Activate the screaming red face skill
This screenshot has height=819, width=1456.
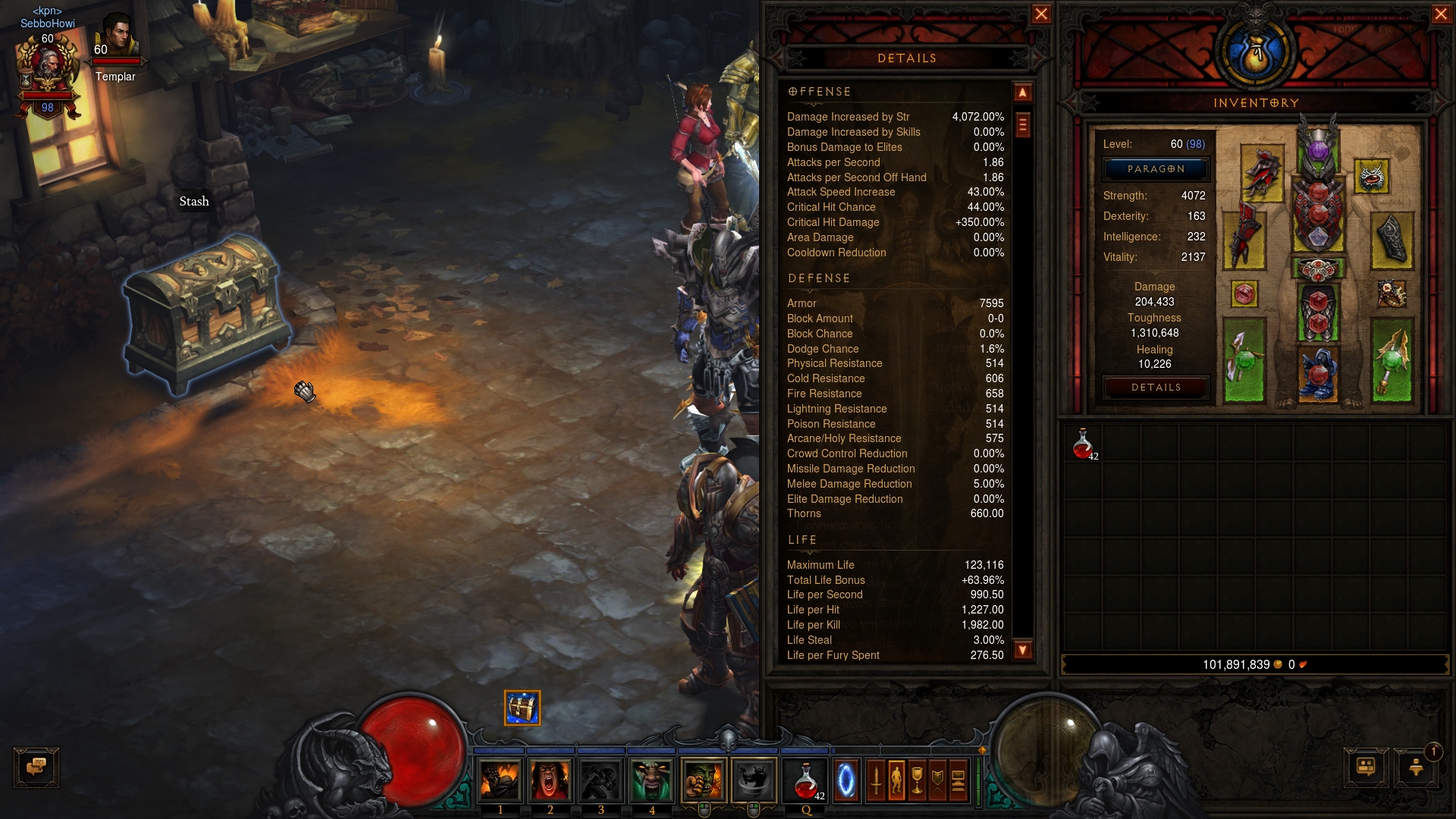(x=551, y=780)
